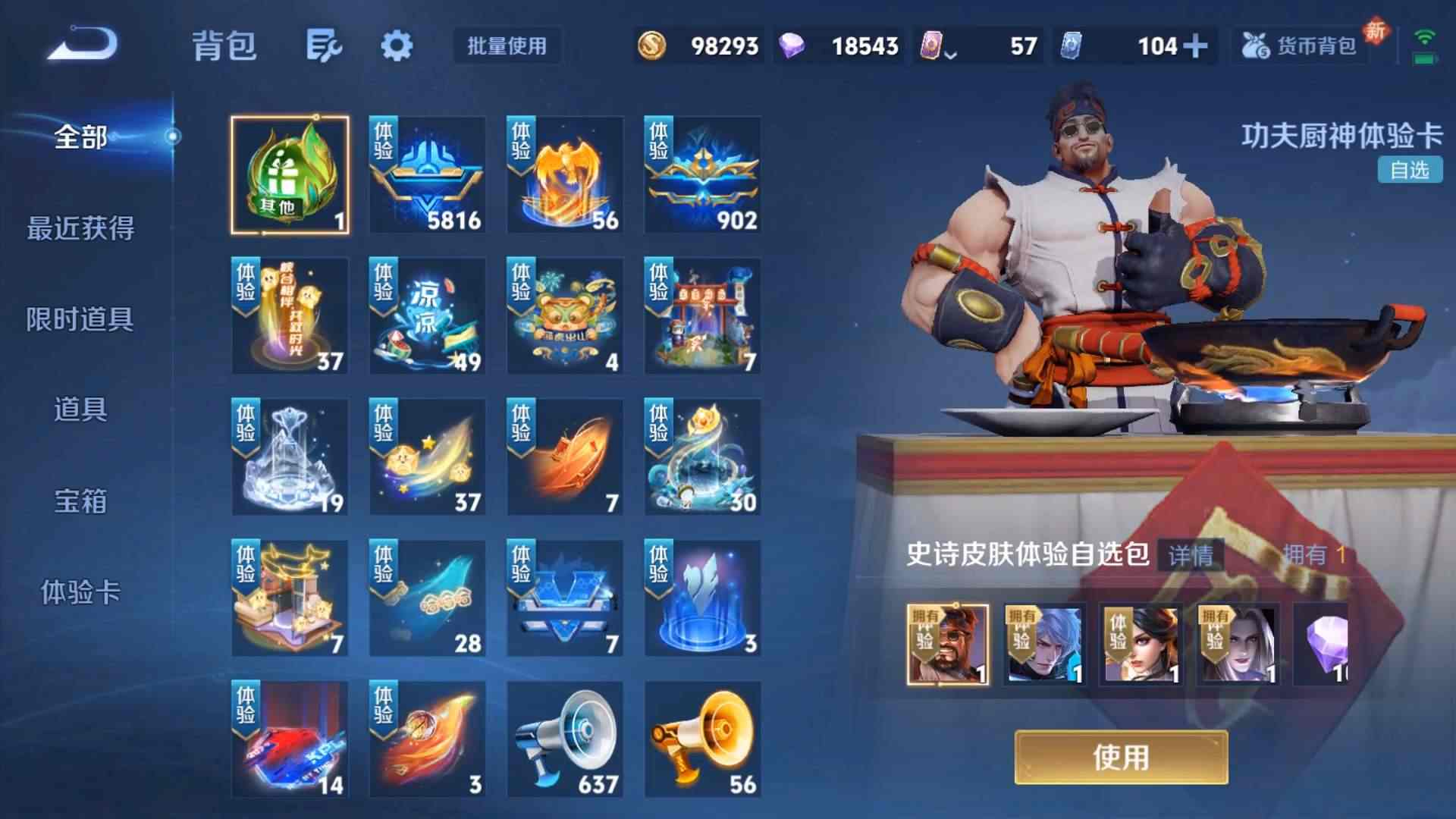The height and width of the screenshot is (819, 1456).
Task: Expand the card counter dropdown arrow
Action: (949, 53)
